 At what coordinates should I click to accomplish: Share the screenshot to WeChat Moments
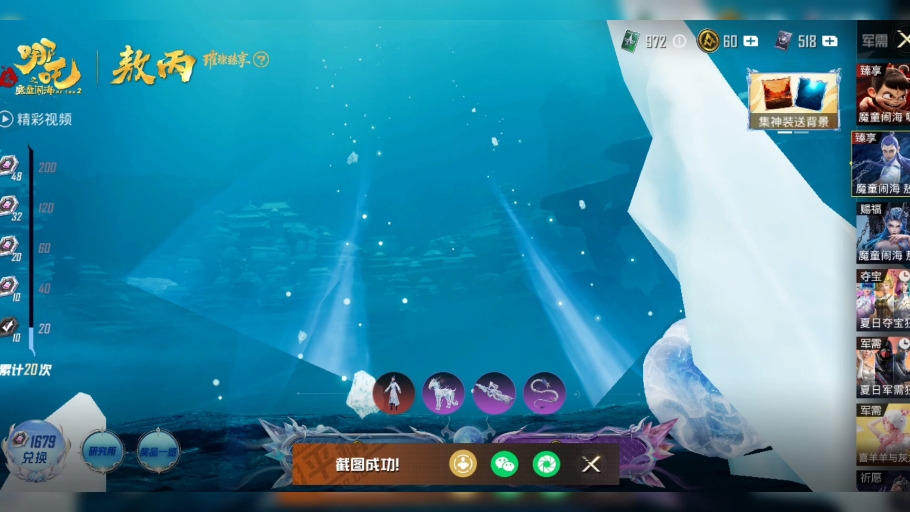pos(546,464)
